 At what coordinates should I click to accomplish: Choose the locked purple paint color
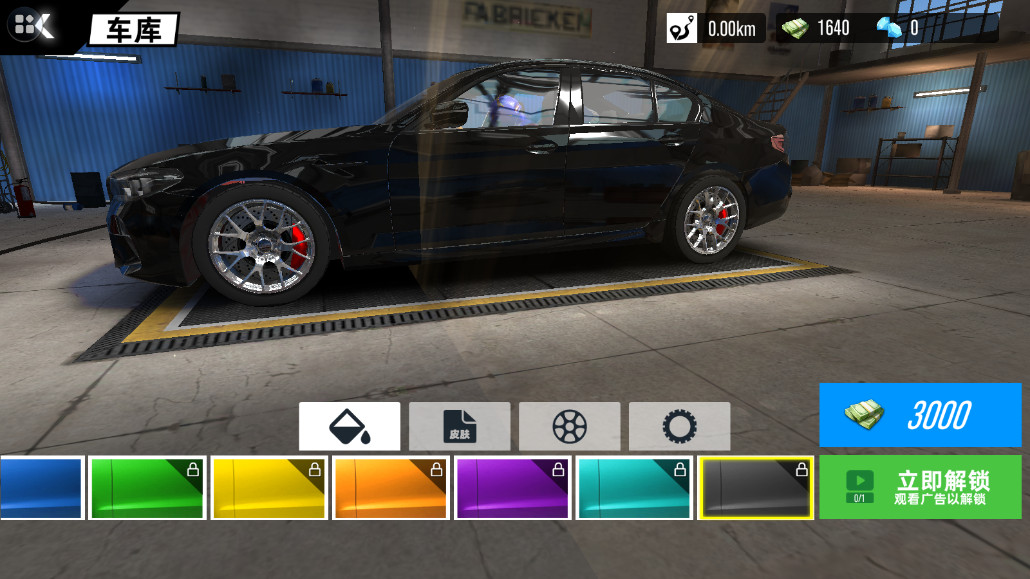[514, 488]
